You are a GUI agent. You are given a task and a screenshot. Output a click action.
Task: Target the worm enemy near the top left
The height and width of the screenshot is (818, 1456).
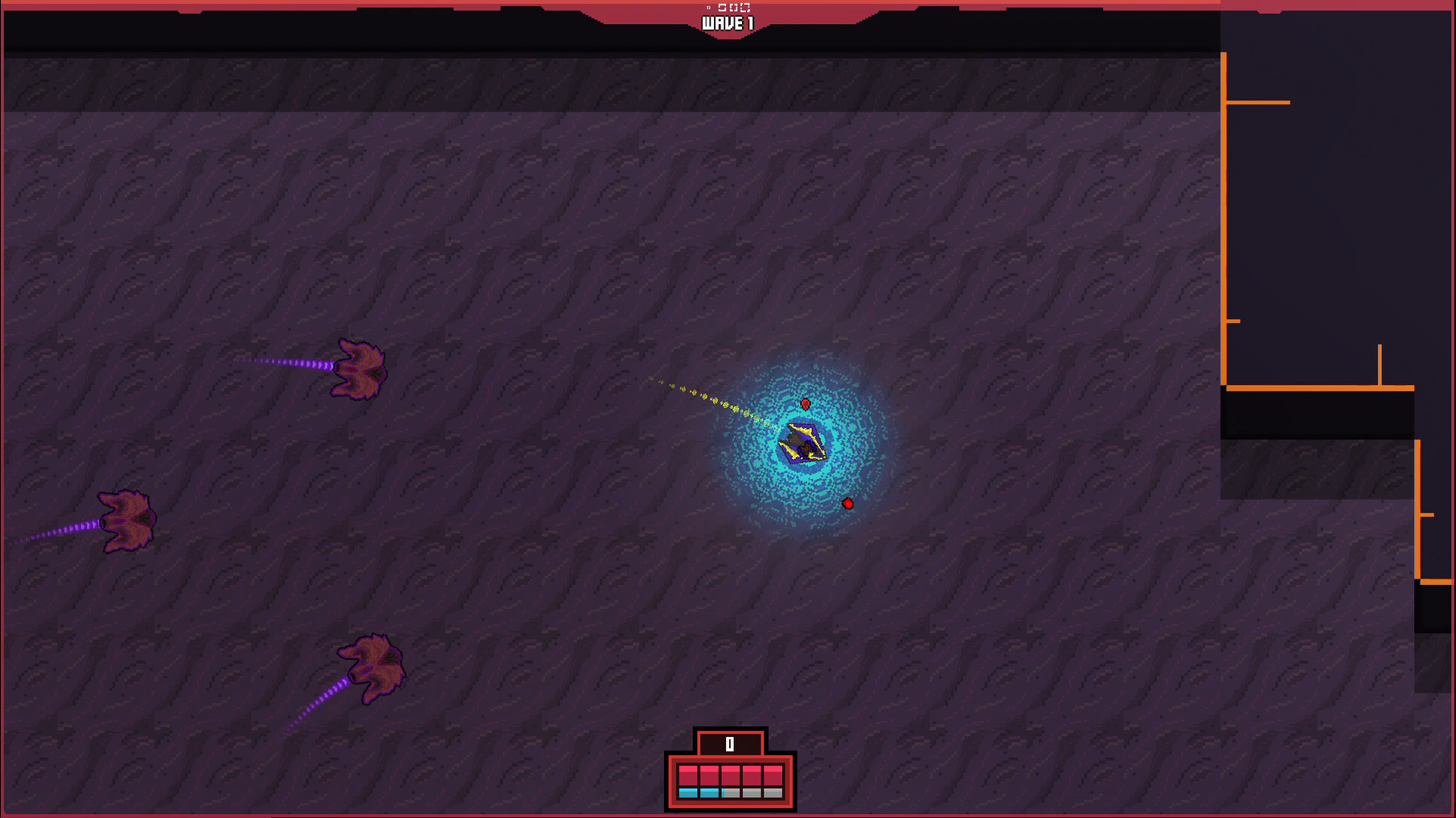359,368
